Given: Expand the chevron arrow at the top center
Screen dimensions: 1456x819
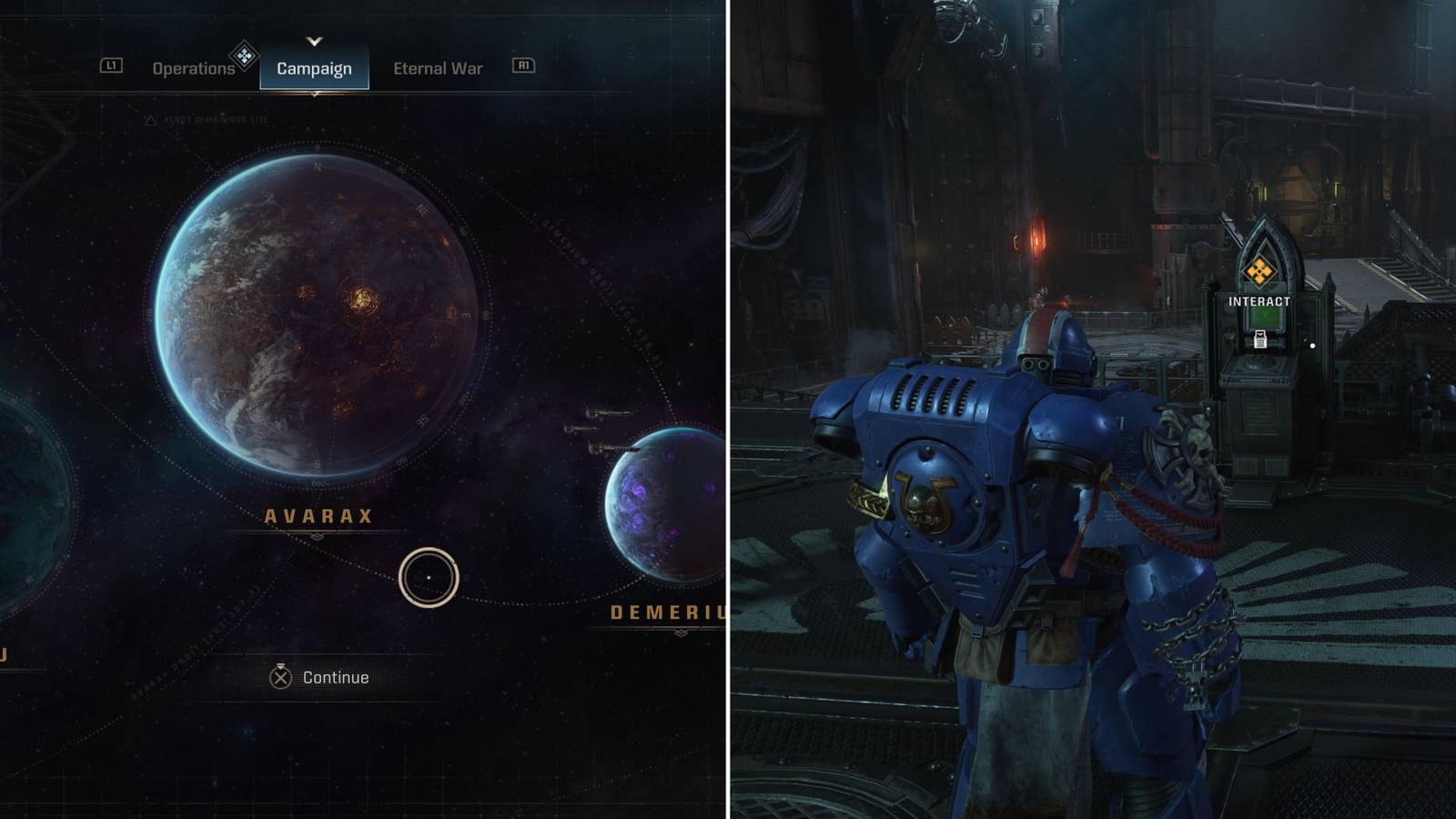Looking at the screenshot, I should pyautogui.click(x=314, y=41).
